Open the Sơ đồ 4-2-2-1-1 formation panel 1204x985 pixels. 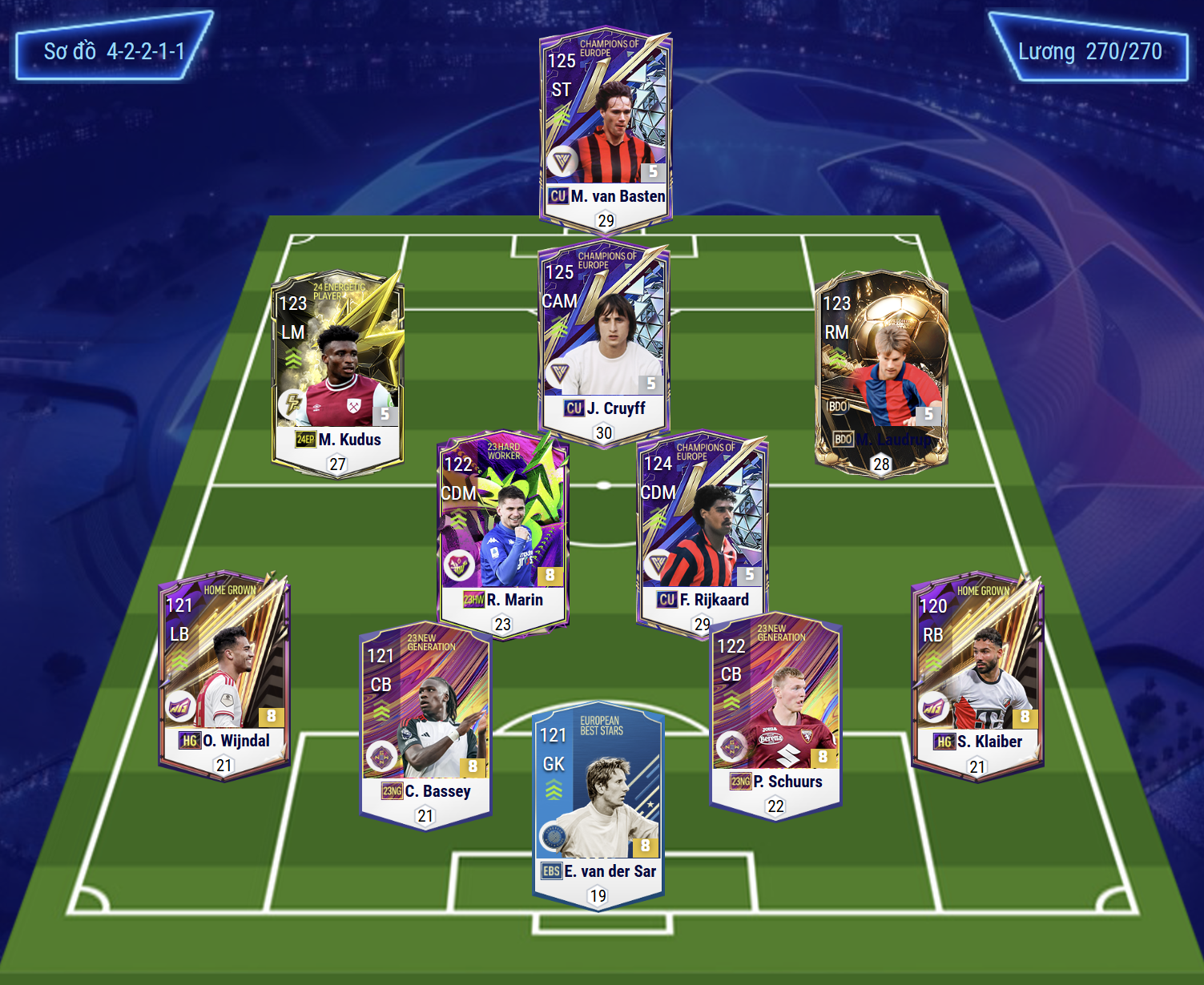tap(114, 51)
